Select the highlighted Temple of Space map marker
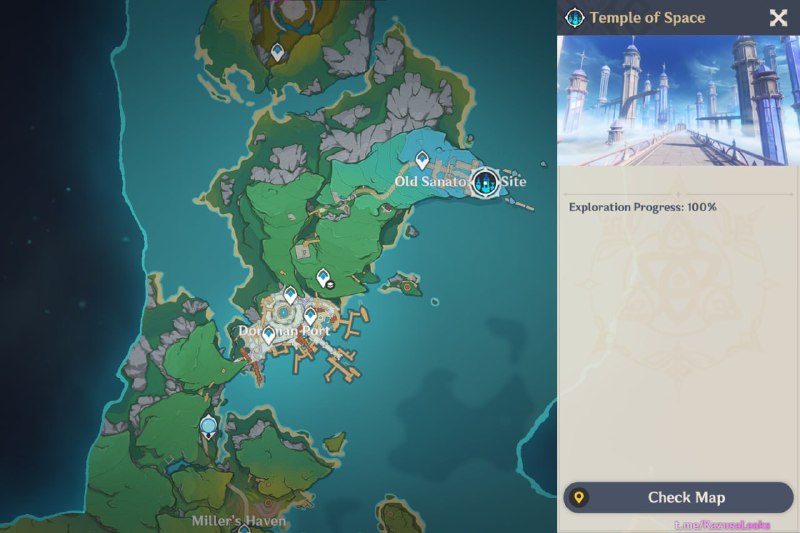The image size is (800, 533). tap(486, 182)
